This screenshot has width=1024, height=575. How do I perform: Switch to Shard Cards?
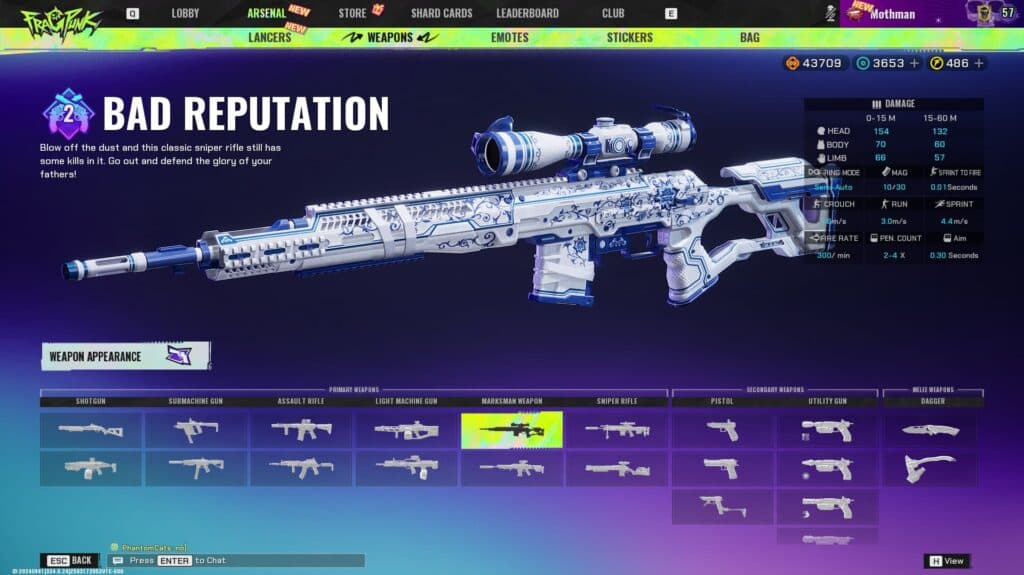(441, 13)
